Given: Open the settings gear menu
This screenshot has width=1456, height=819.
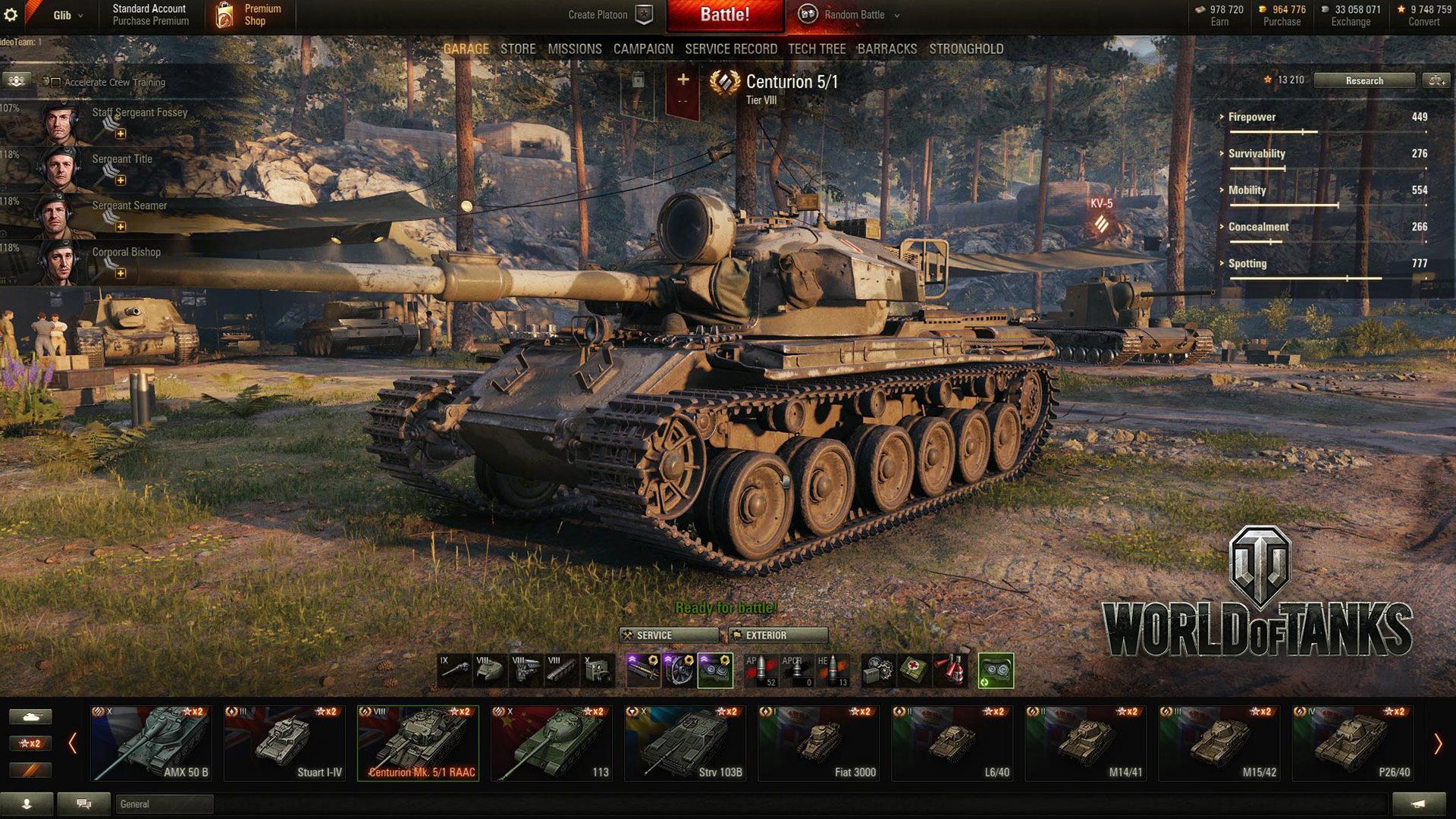Looking at the screenshot, I should tap(11, 14).
